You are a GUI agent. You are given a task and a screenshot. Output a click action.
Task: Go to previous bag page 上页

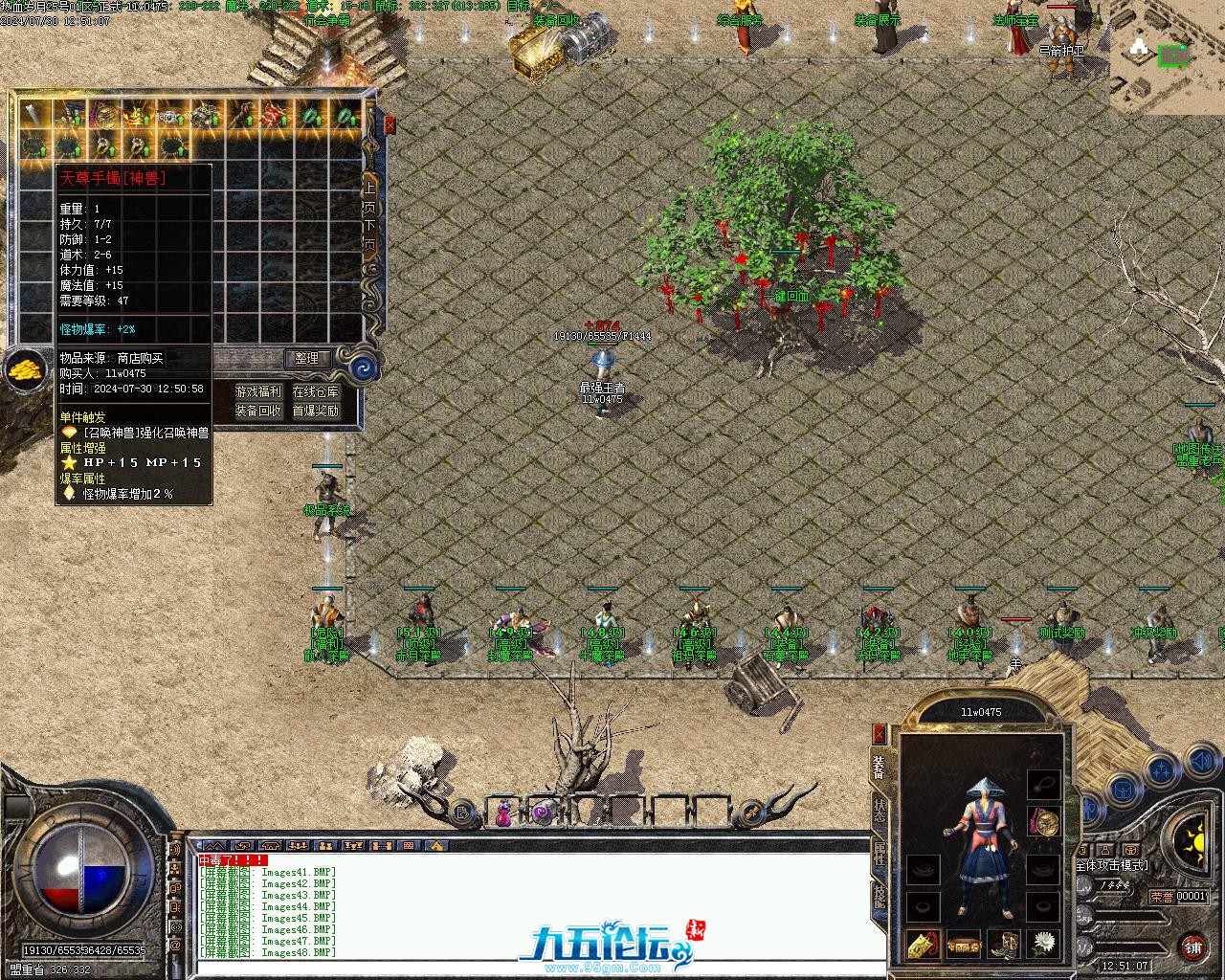369,195
